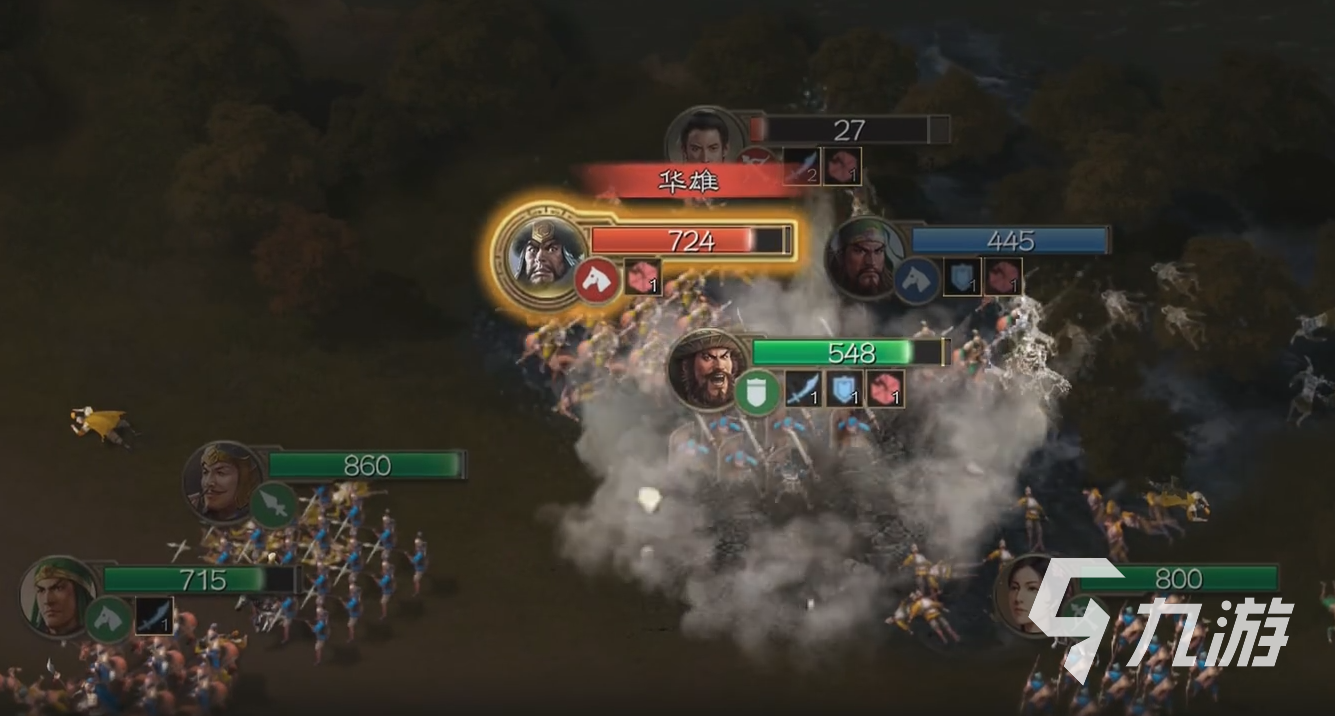This screenshot has height=716, width=1335.
Task: Click the green shield icon under 548
Action: coord(757,391)
